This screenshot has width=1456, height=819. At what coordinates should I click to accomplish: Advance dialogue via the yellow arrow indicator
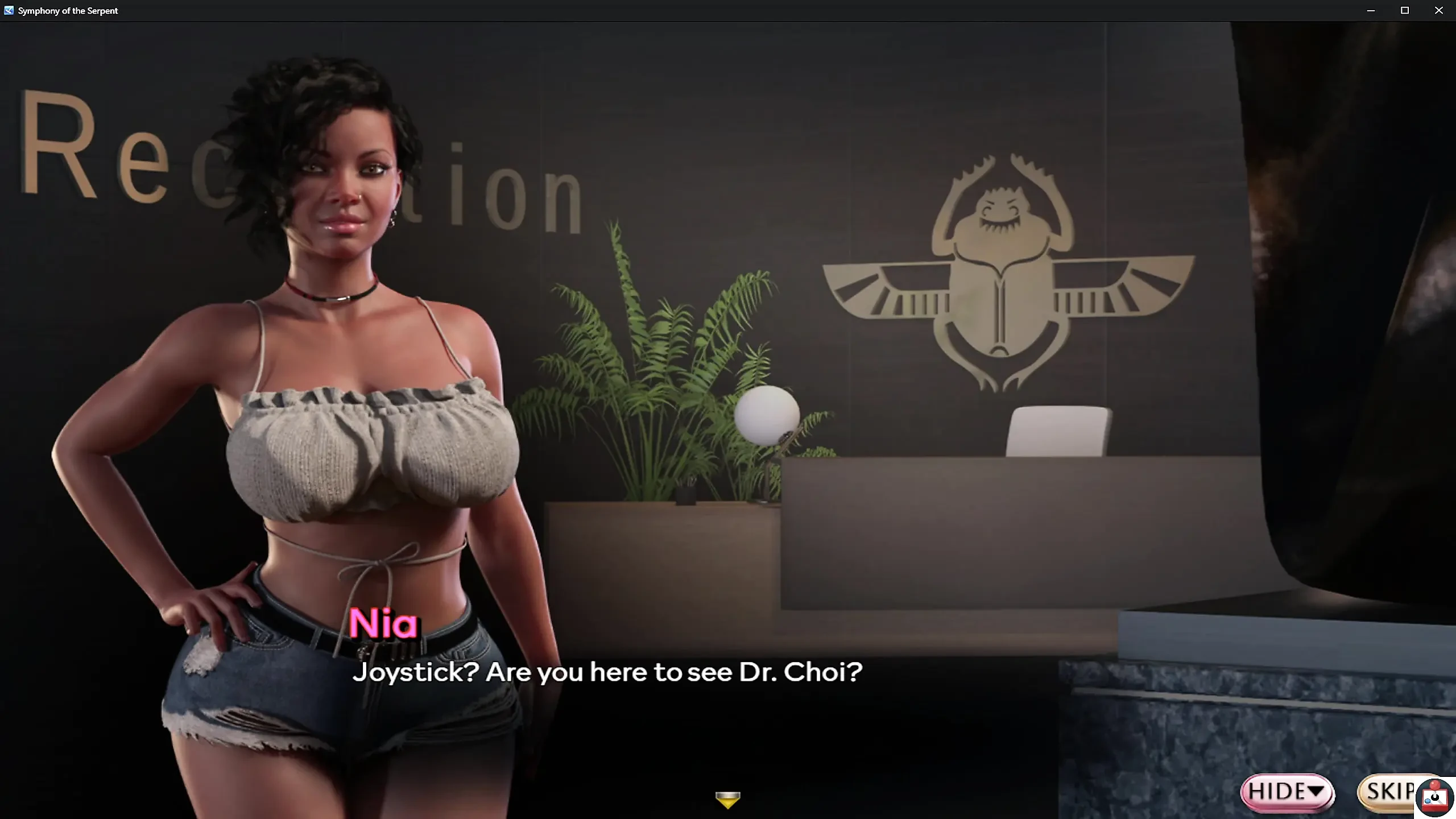(x=727, y=800)
